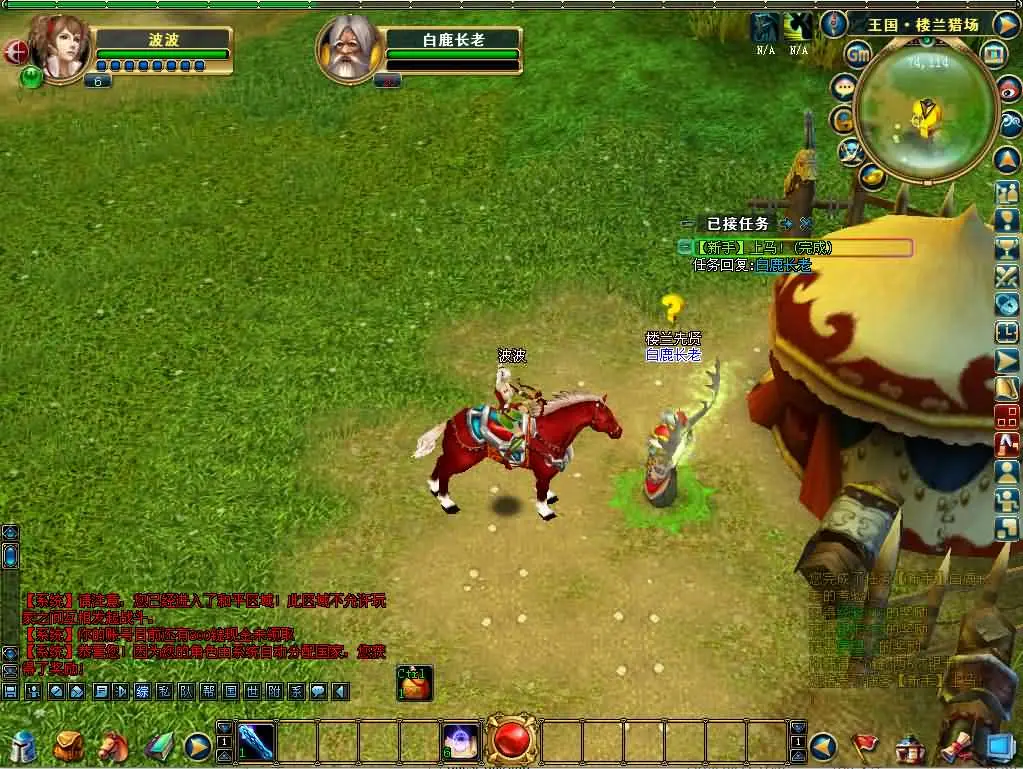Open the horse mount menu
Screen dimensions: 1023x769
pyautogui.click(x=113, y=746)
